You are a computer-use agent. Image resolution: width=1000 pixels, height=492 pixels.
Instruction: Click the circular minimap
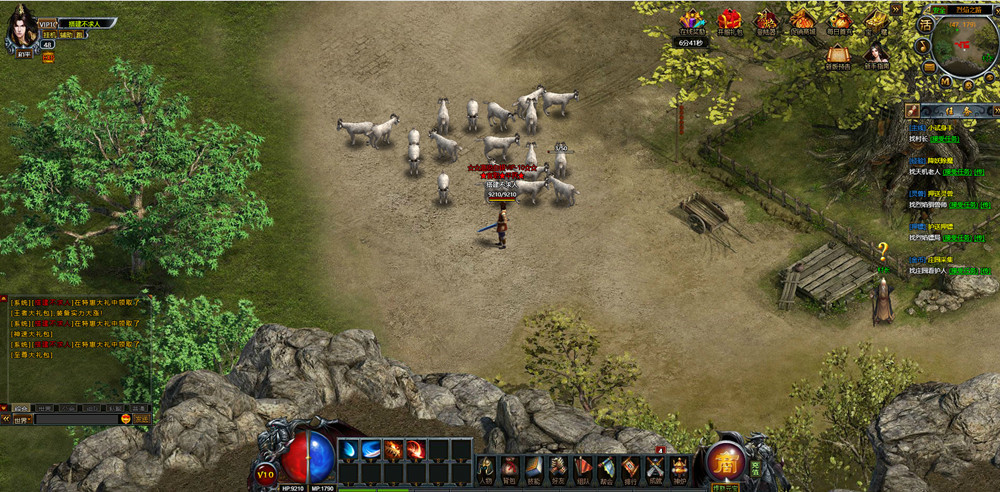click(962, 46)
